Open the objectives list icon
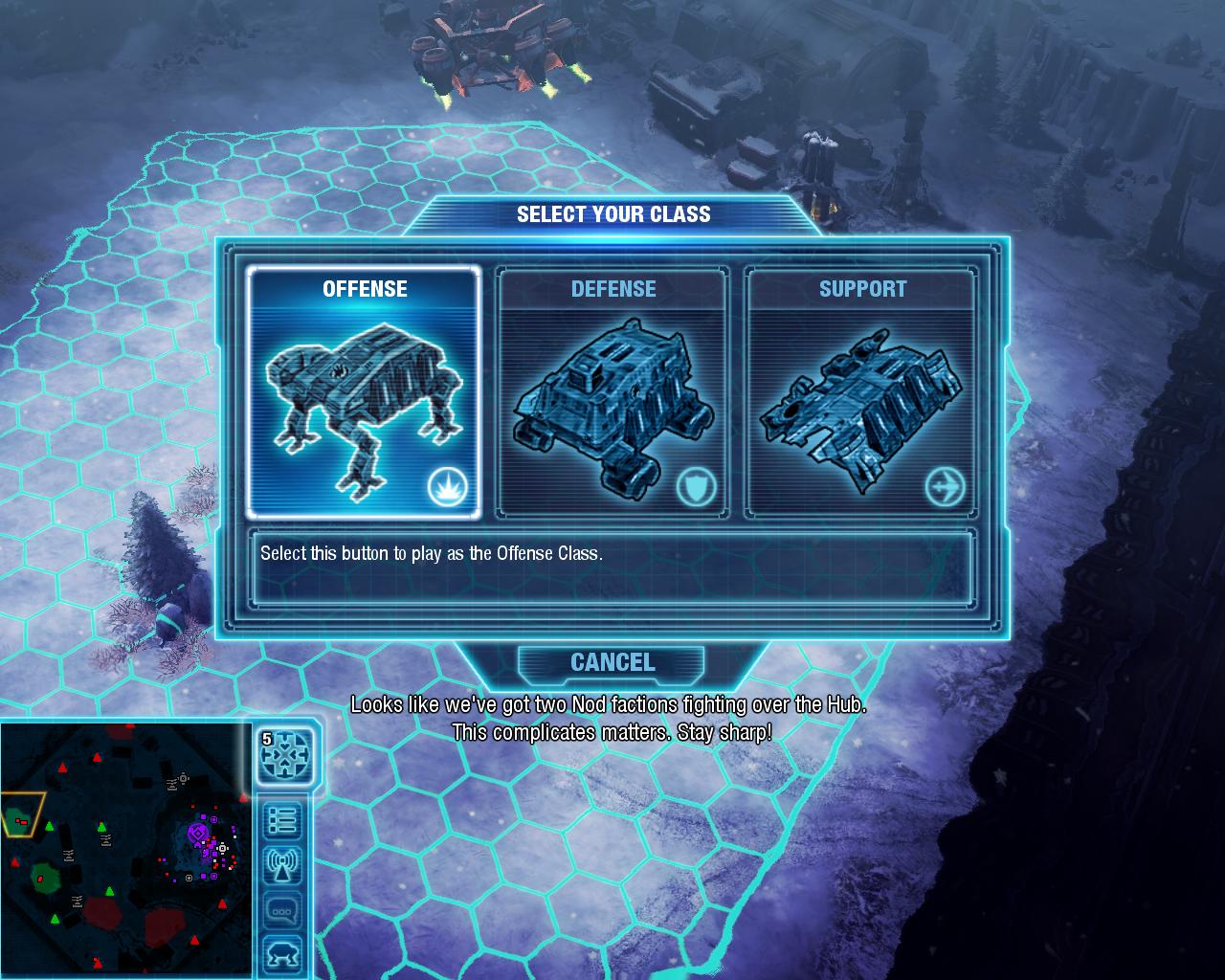1225x980 pixels. pyautogui.click(x=283, y=821)
